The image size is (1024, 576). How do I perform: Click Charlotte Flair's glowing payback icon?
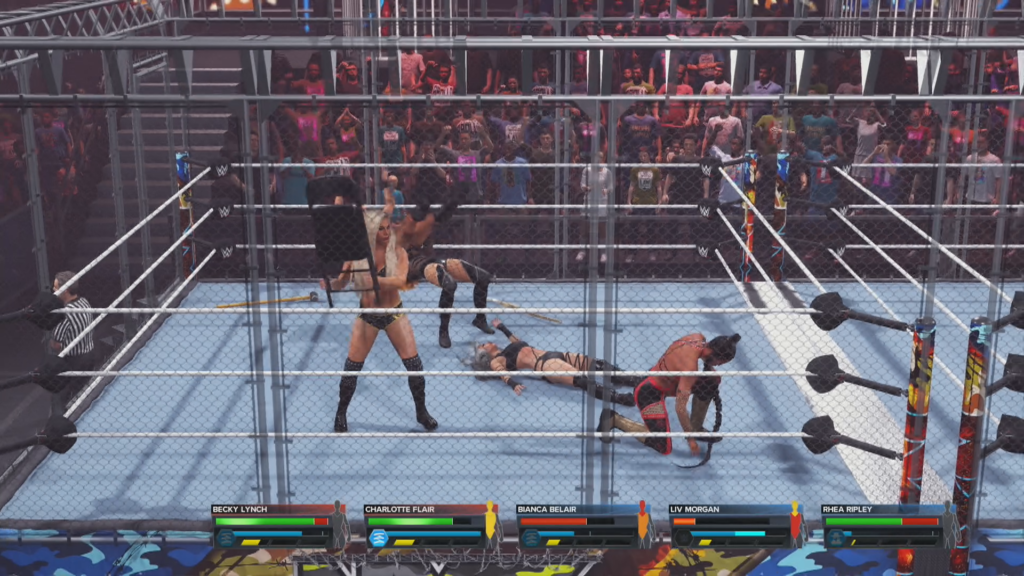pos(379,538)
